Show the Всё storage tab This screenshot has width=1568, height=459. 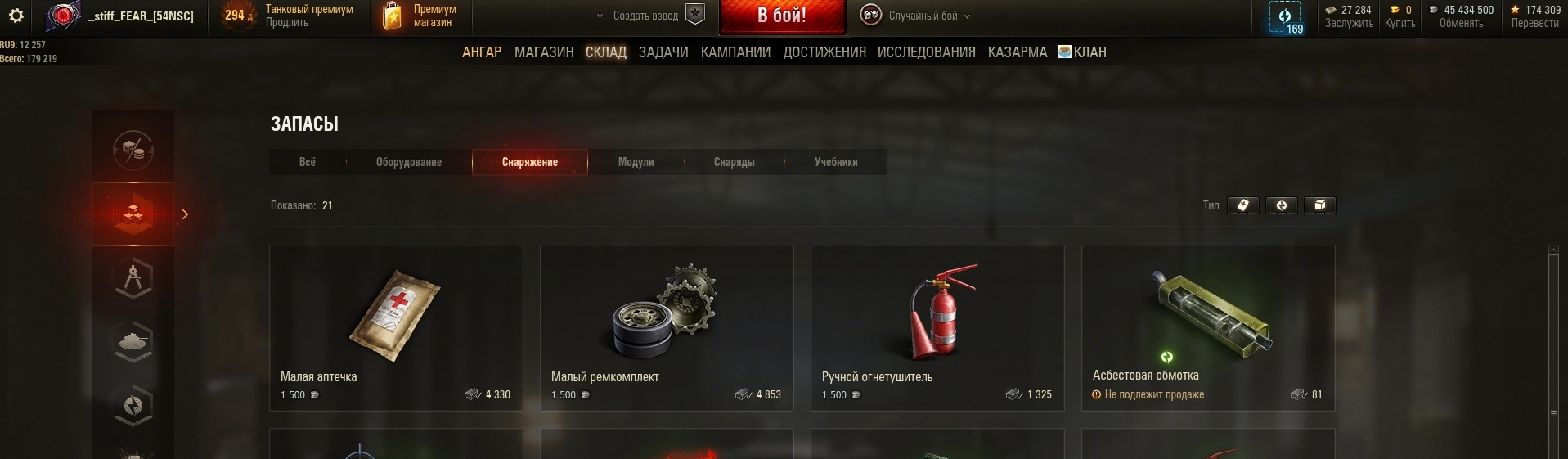pos(308,162)
